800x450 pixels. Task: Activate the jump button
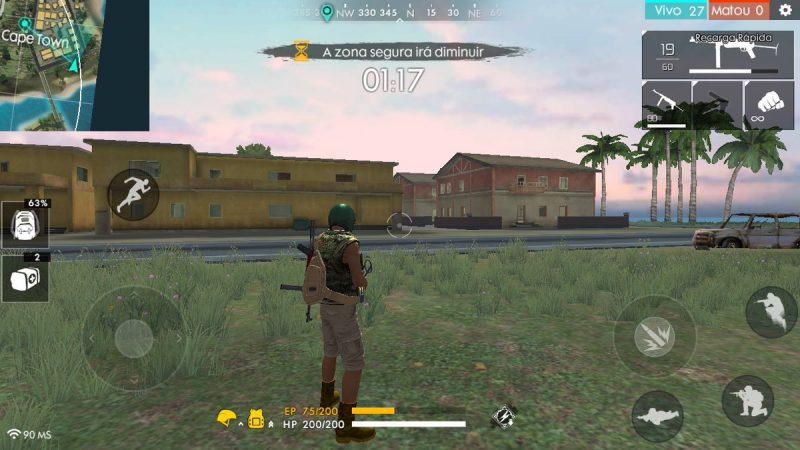[x=771, y=312]
